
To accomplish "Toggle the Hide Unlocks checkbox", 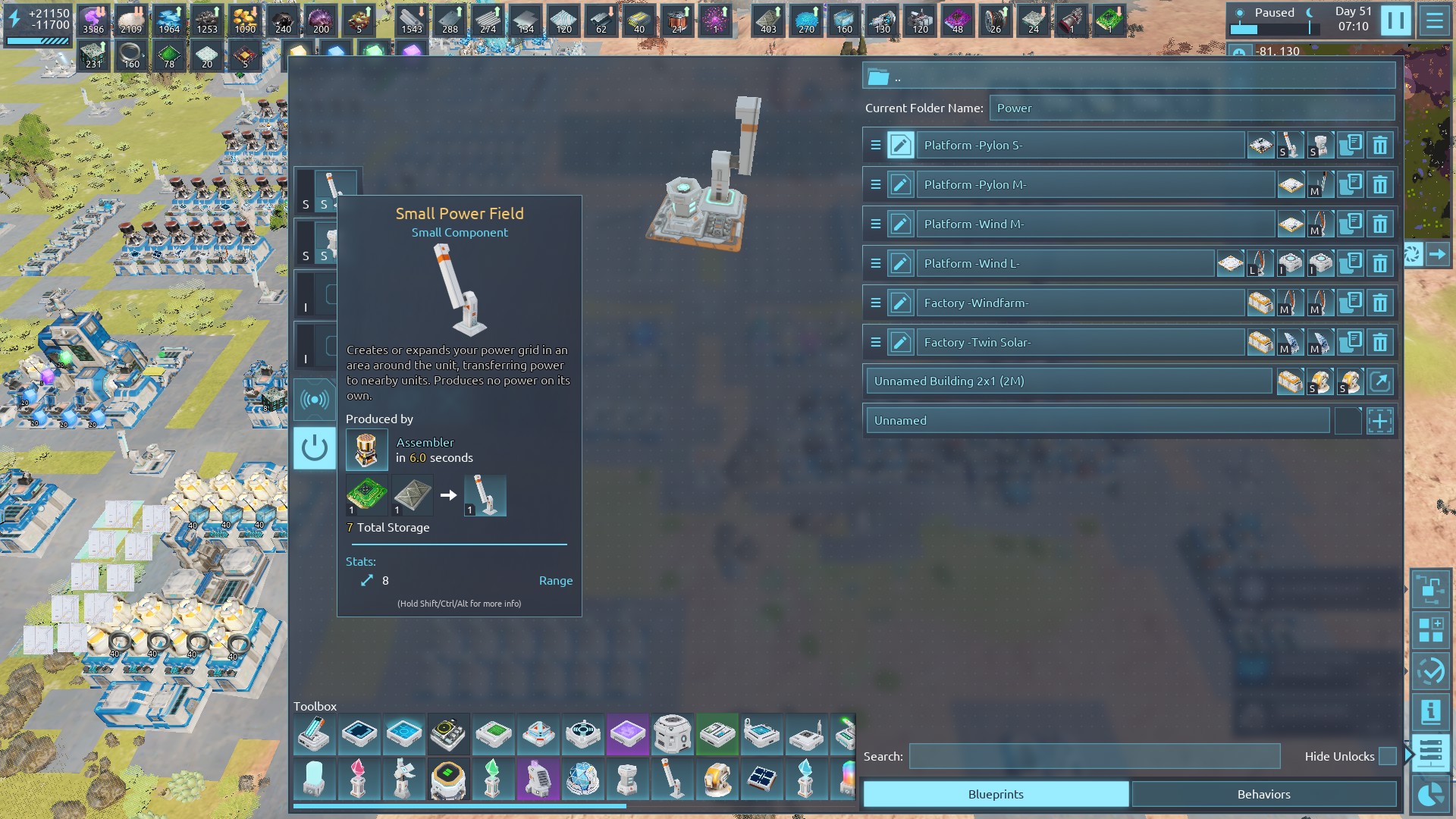I will pos(1387,756).
